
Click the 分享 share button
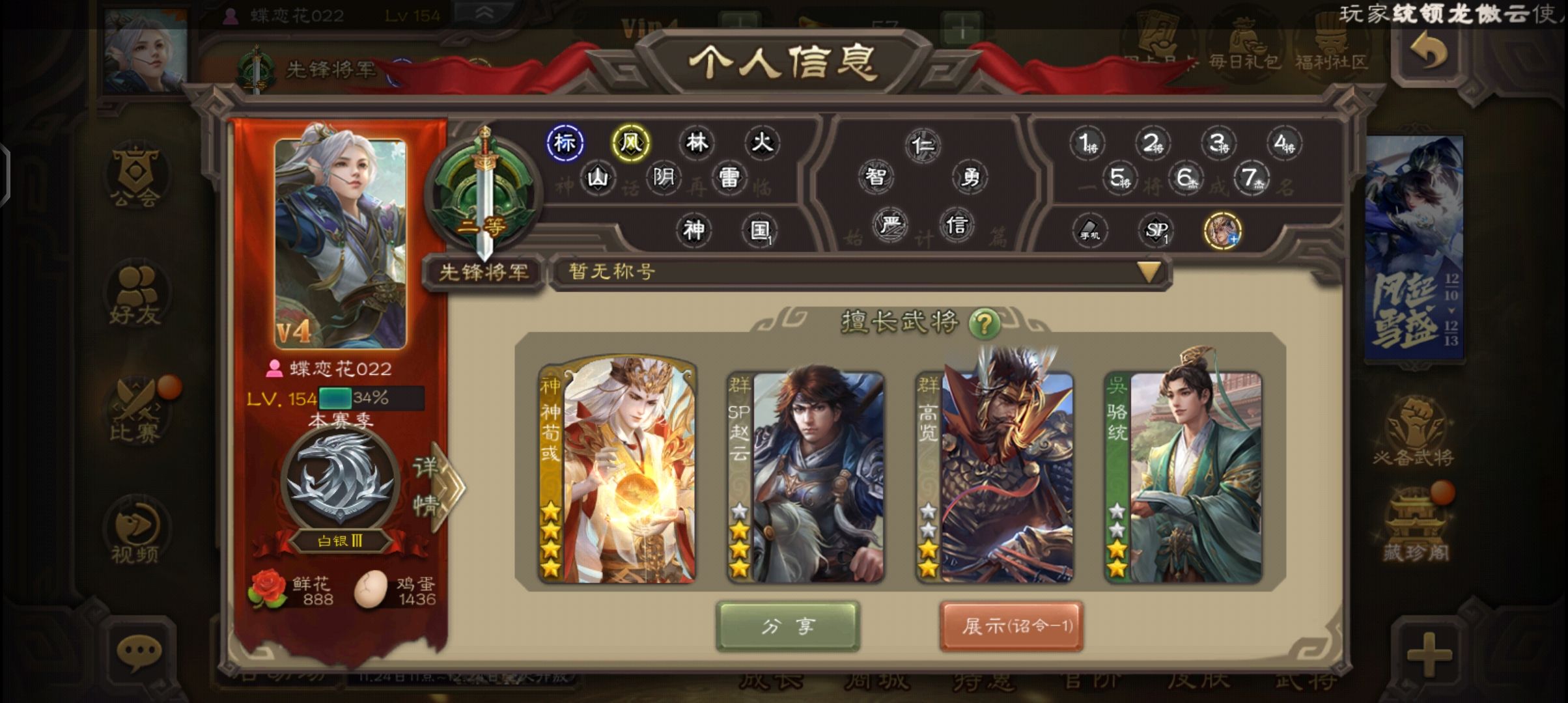click(x=788, y=625)
